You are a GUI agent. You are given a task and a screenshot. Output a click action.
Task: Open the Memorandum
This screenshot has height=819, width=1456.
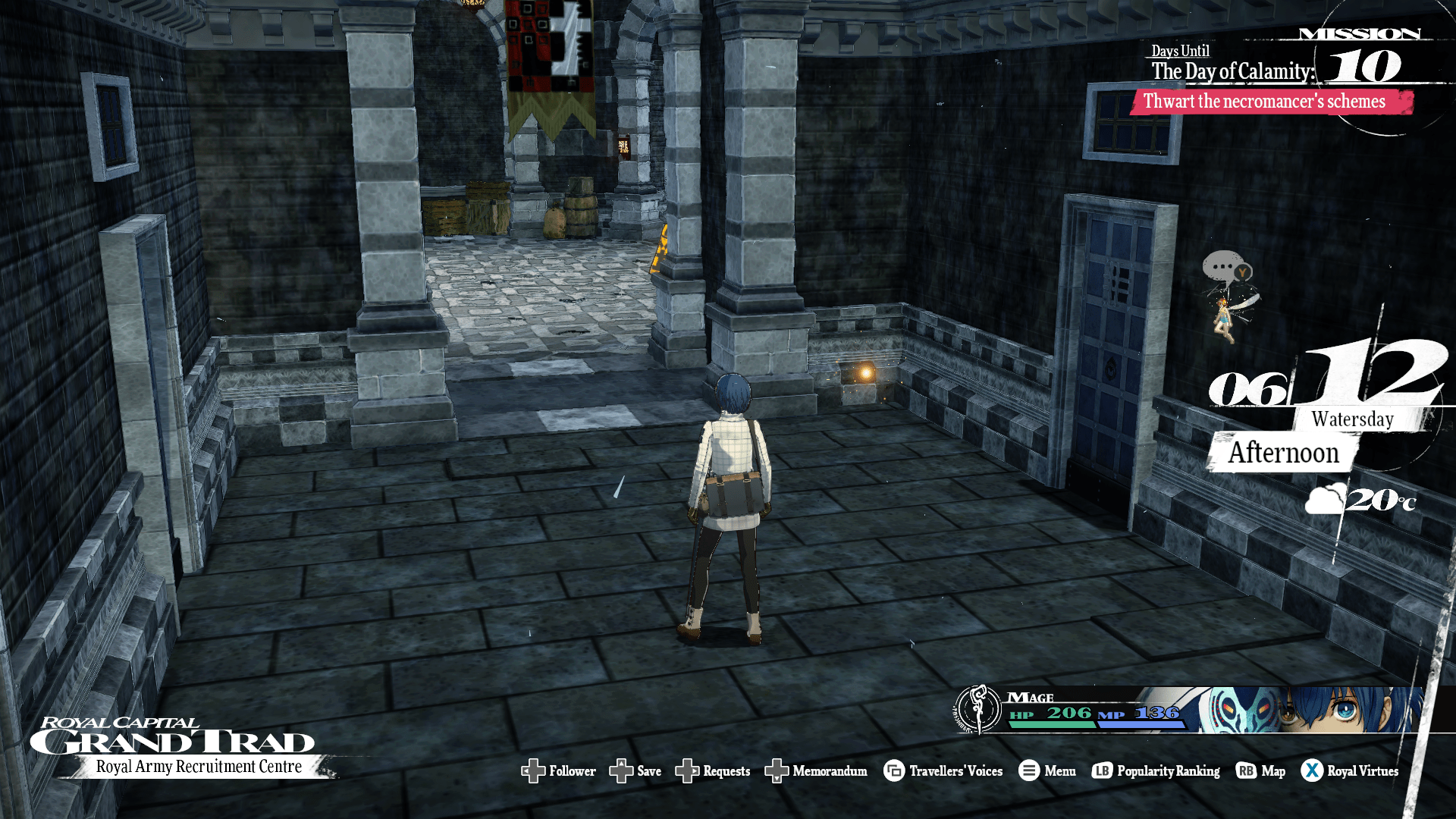[x=816, y=771]
